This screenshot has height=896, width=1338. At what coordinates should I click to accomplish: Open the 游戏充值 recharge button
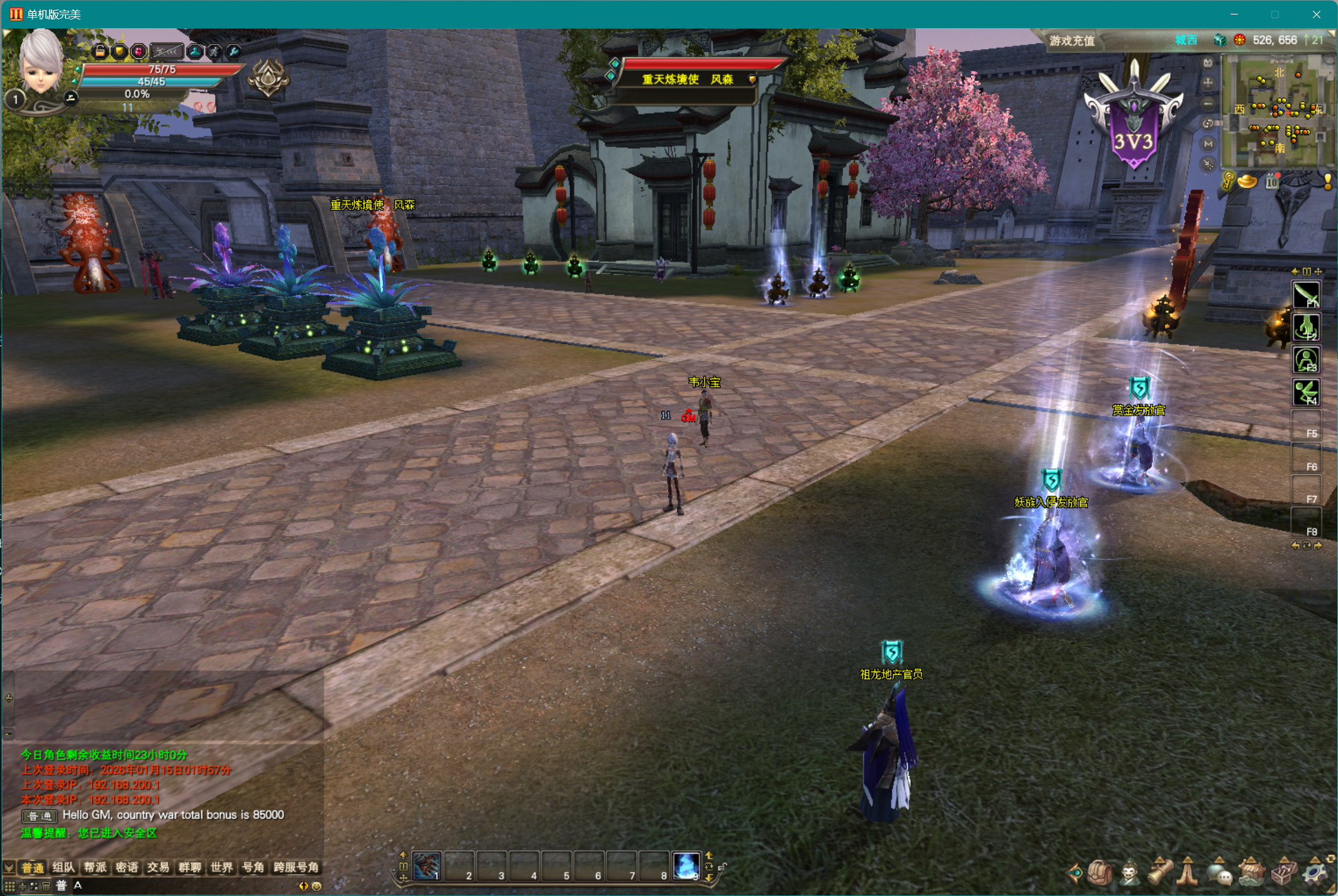(1071, 41)
